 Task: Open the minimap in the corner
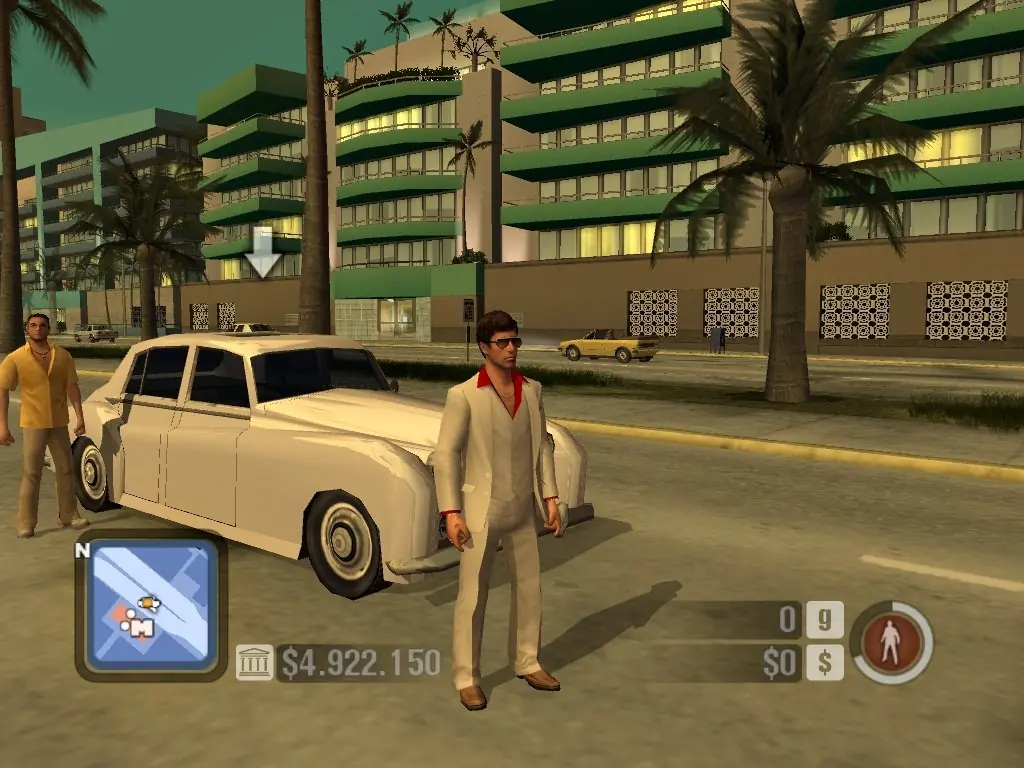tap(150, 605)
